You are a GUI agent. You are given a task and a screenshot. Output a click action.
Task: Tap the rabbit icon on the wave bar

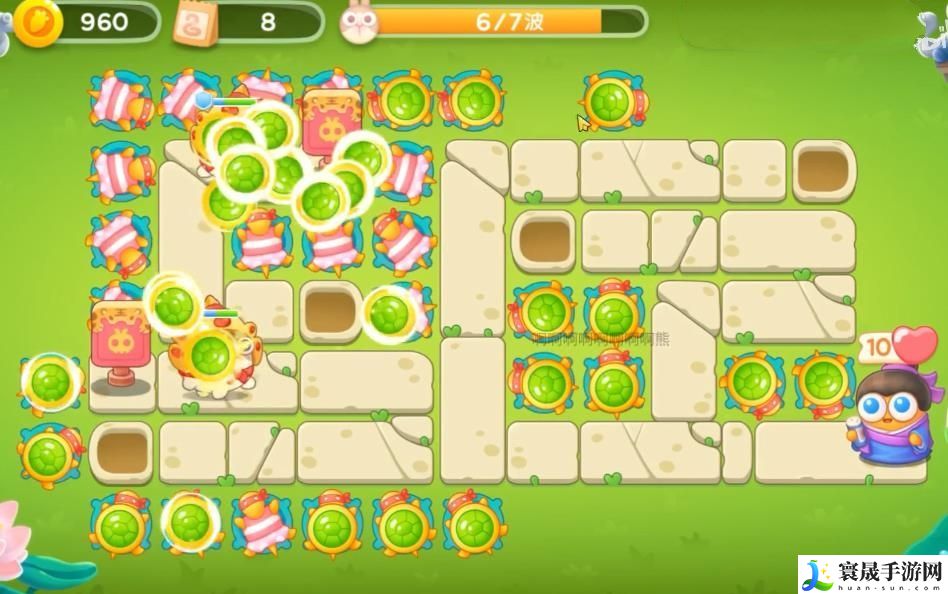tap(358, 23)
